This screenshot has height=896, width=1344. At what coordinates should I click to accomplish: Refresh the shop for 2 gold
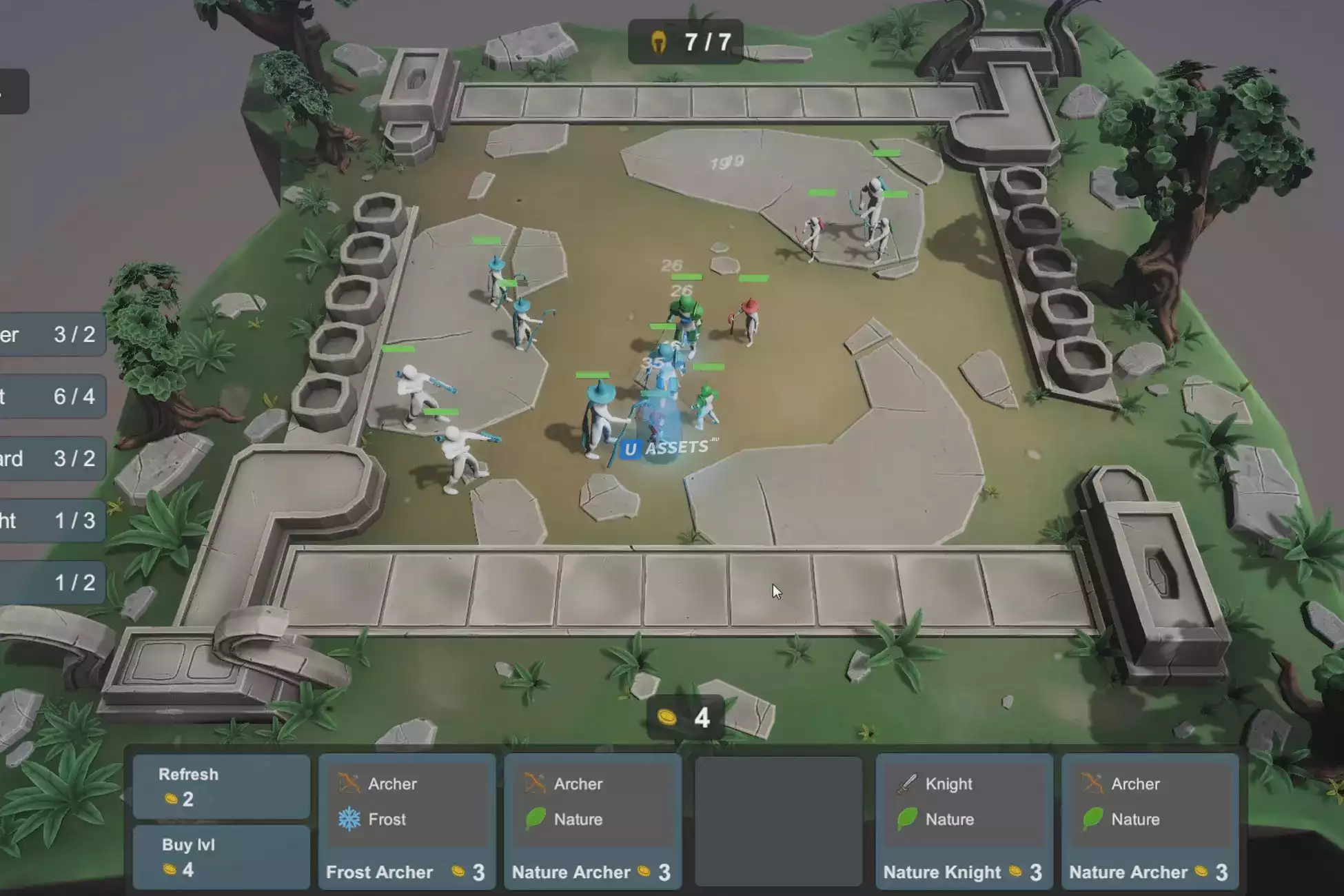221,786
